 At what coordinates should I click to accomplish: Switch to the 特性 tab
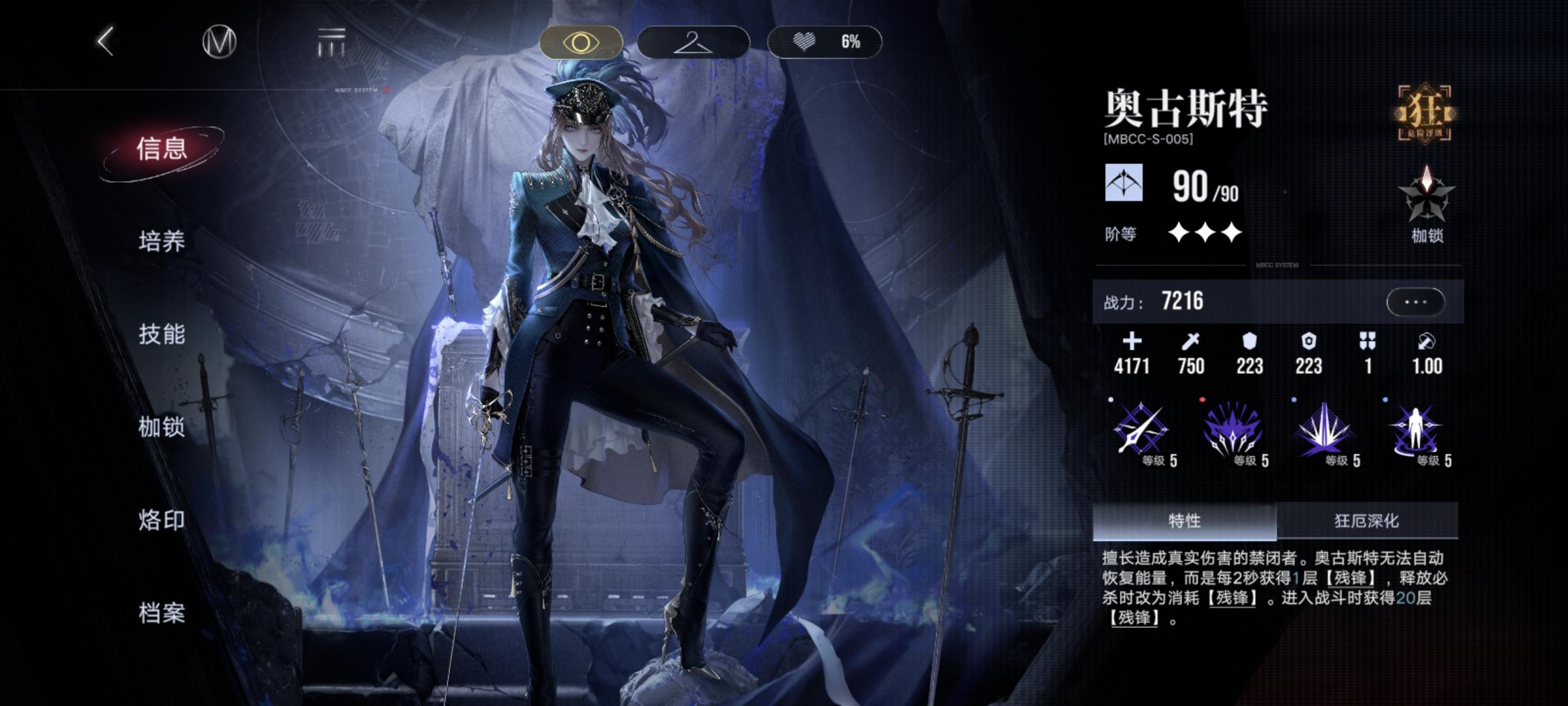point(1184,521)
